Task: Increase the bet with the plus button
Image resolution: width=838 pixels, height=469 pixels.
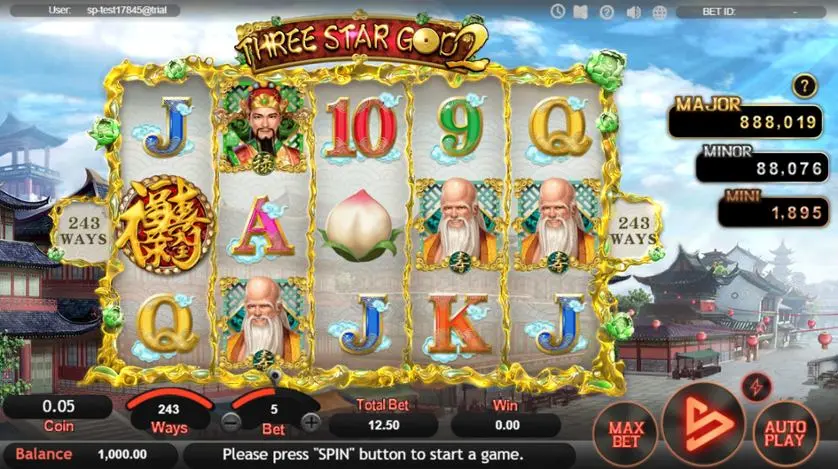Action: [311, 422]
